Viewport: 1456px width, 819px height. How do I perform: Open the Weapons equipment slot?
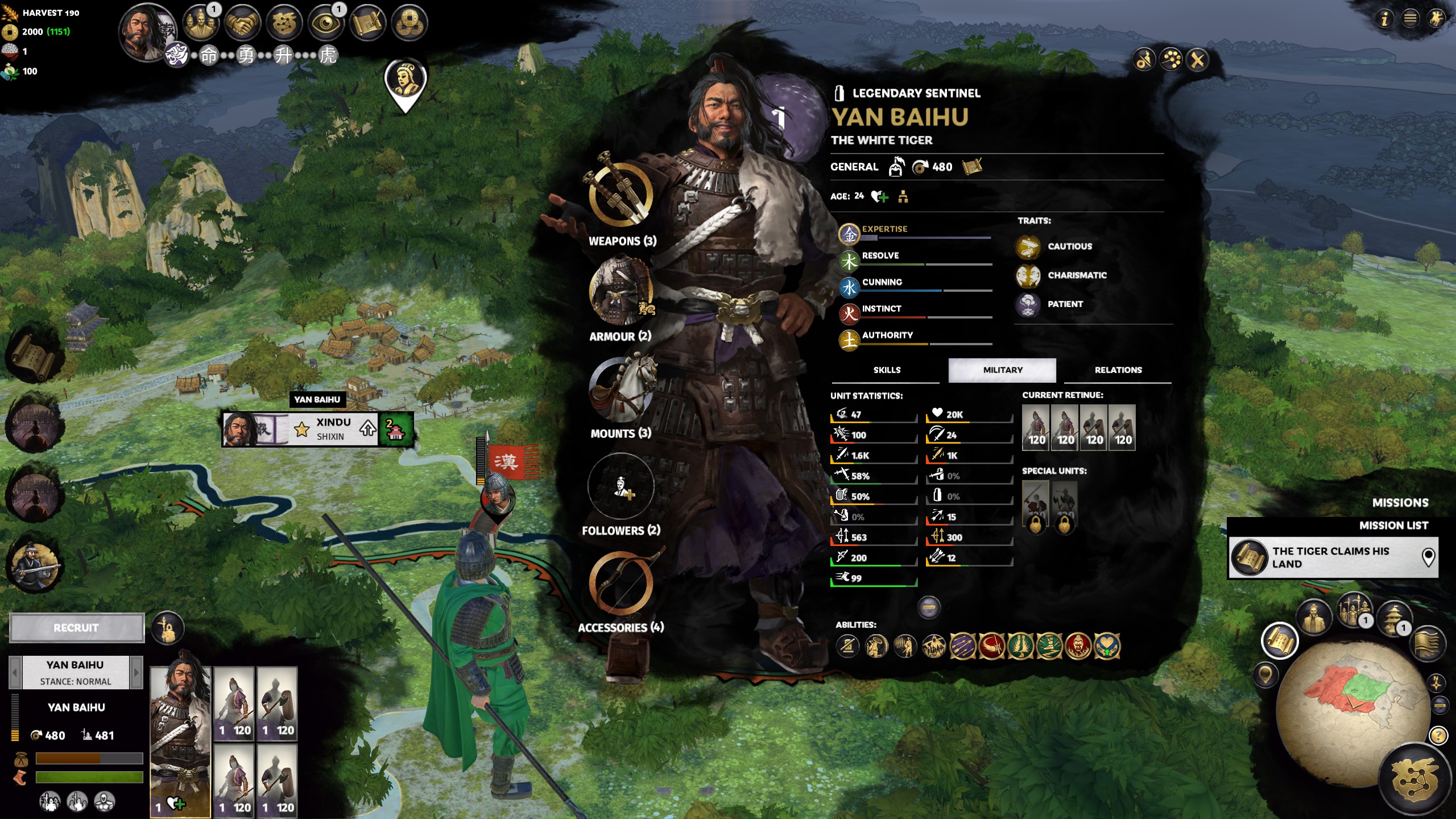pyautogui.click(x=621, y=195)
